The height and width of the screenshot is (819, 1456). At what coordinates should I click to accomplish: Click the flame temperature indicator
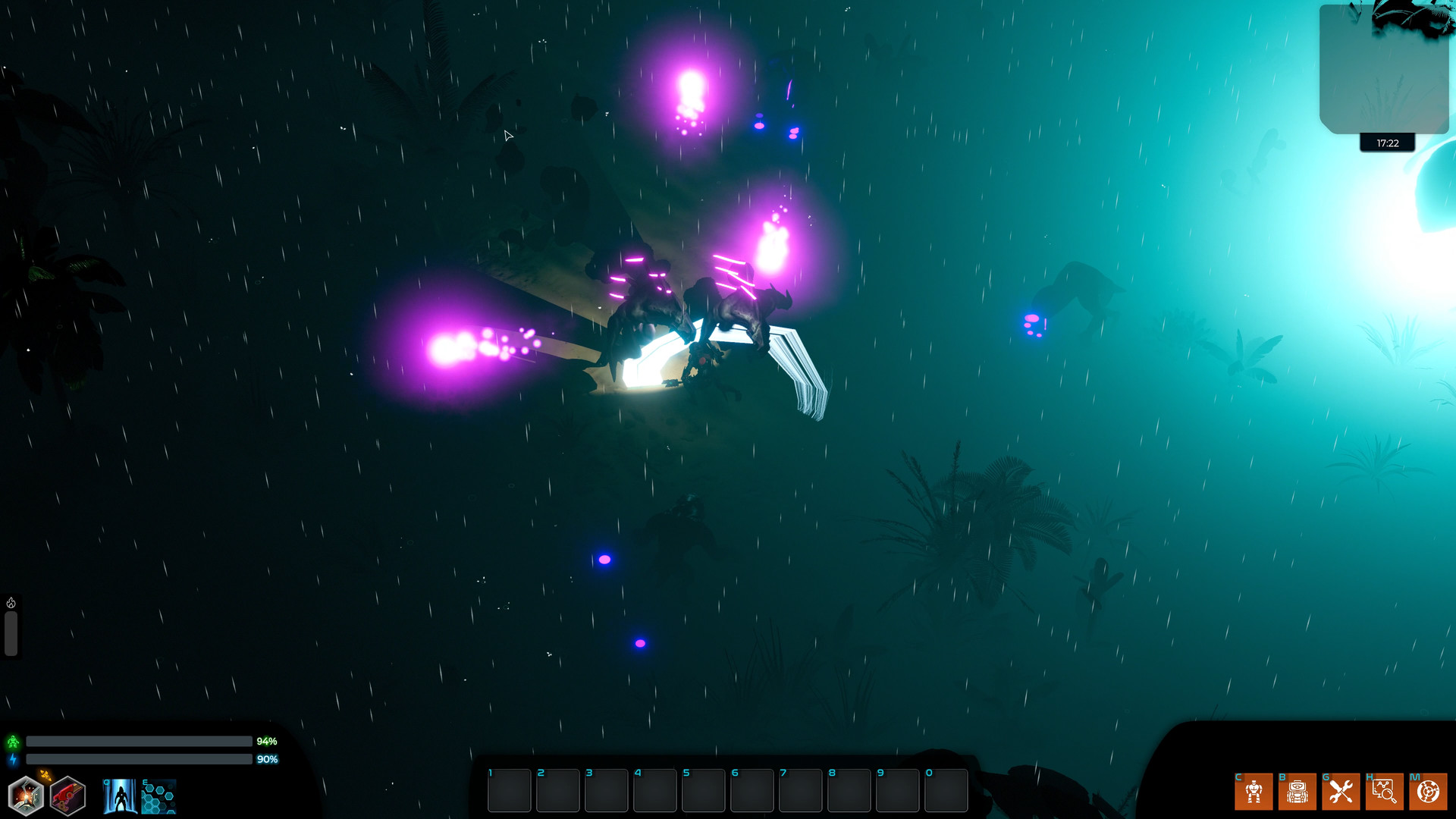tap(9, 604)
